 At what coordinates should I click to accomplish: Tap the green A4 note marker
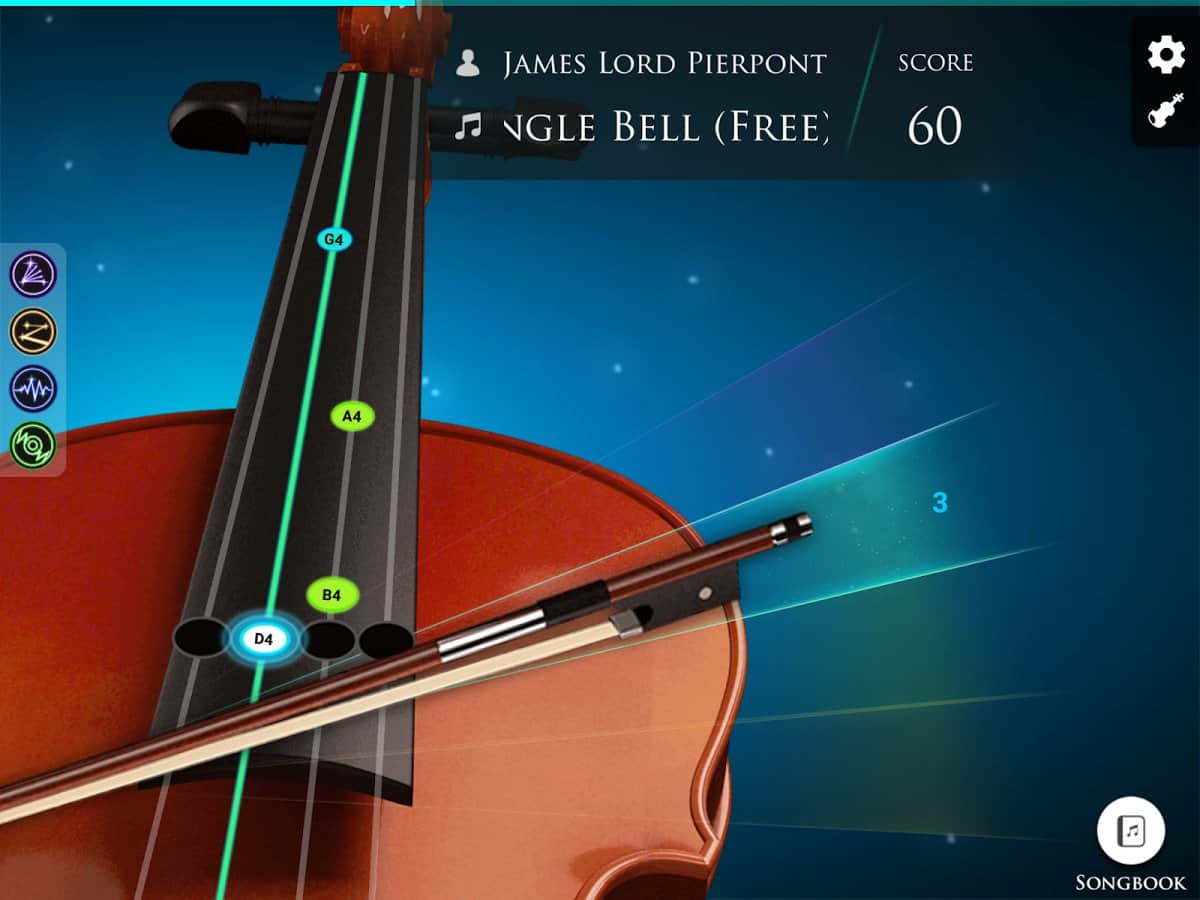352,416
